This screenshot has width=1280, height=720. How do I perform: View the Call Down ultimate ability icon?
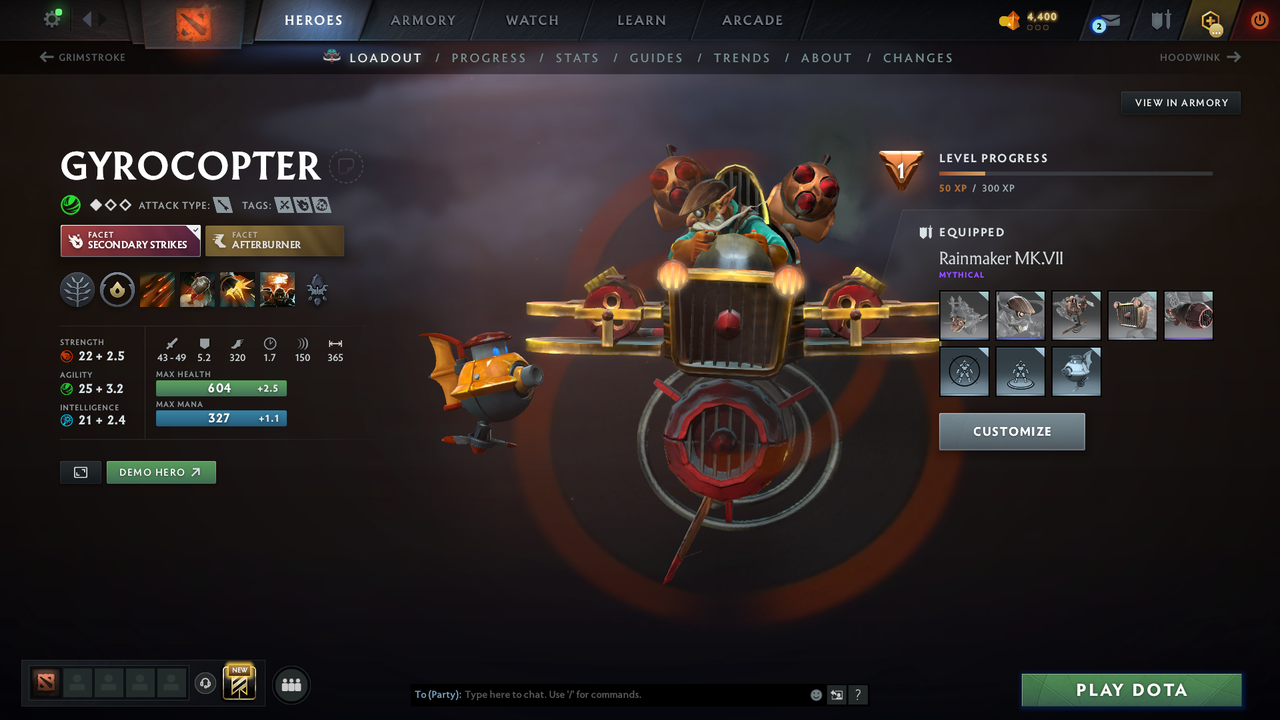coord(279,289)
